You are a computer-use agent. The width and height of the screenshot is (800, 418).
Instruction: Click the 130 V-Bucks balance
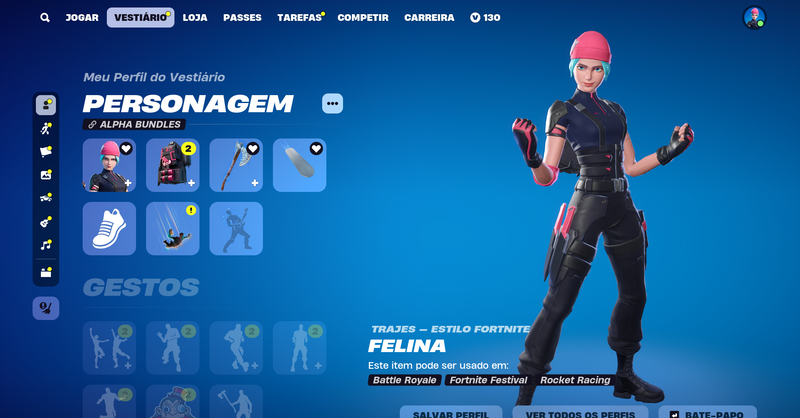pos(485,18)
